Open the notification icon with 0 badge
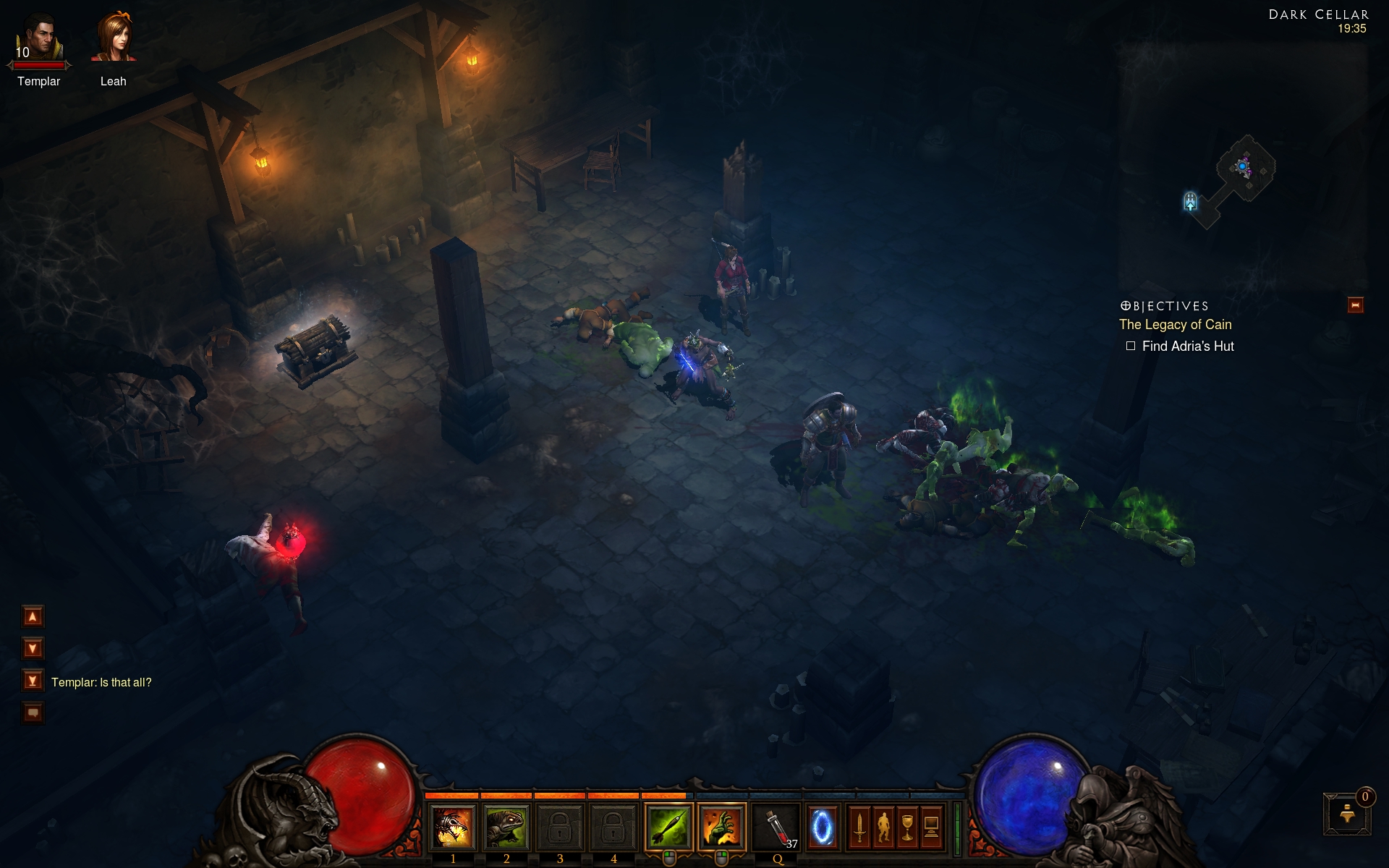 1347,814
